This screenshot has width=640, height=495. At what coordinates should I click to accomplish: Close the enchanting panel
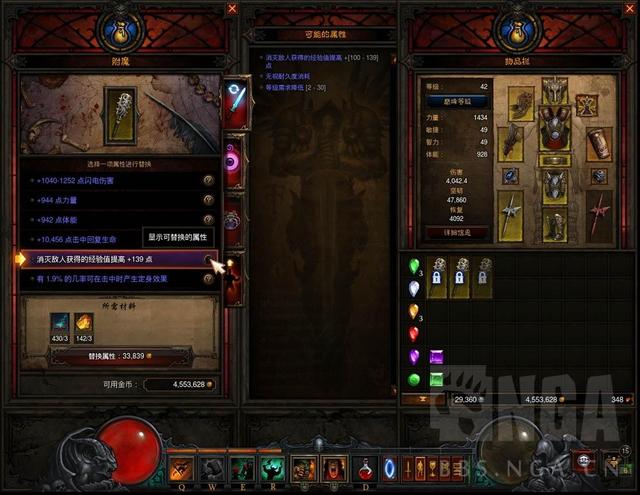click(x=232, y=9)
